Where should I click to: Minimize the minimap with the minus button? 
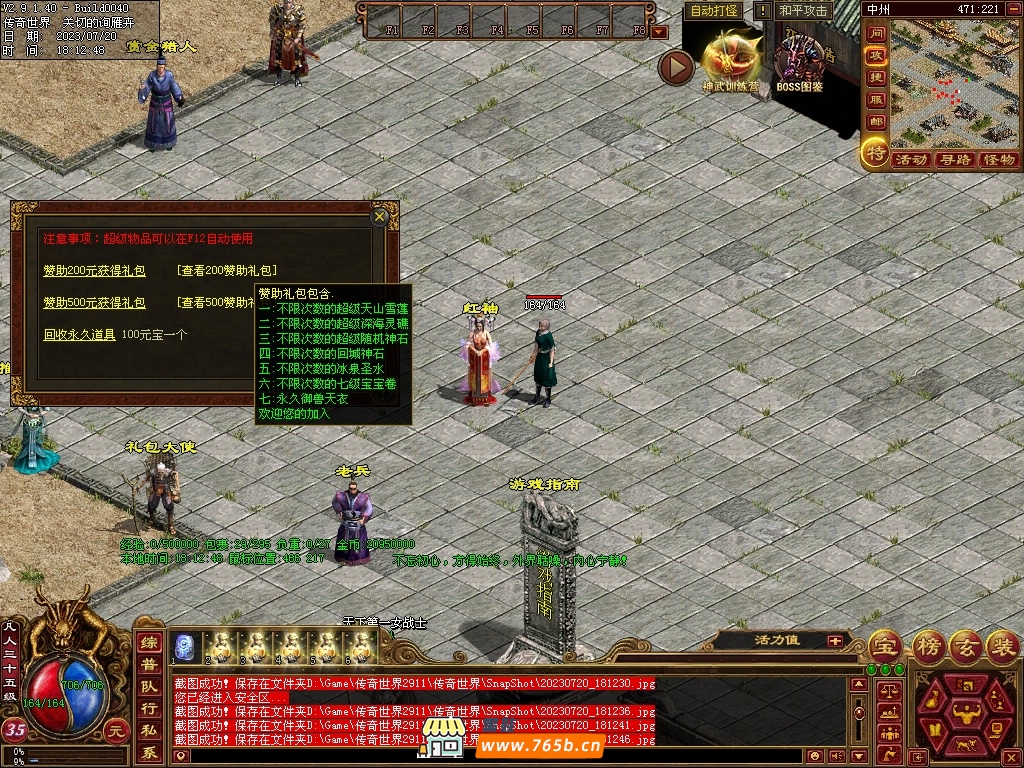pos(1013,9)
